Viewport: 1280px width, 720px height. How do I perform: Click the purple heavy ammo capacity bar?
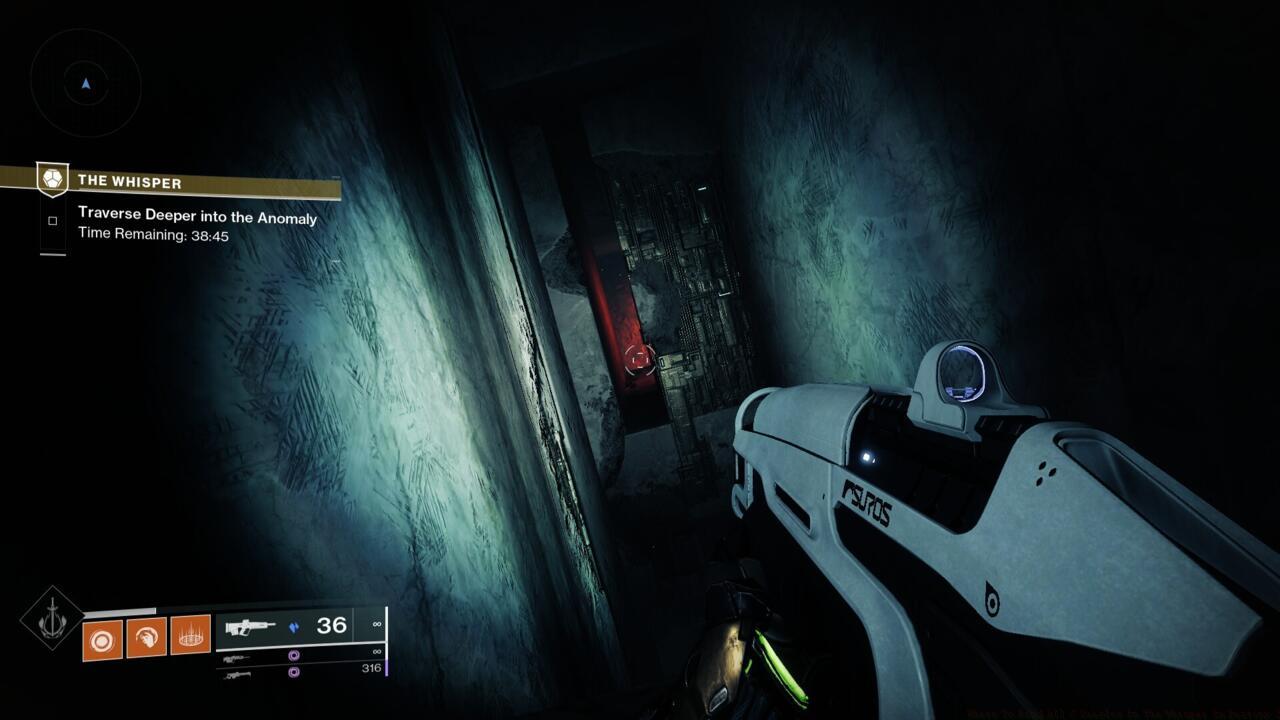pyautogui.click(x=387, y=667)
